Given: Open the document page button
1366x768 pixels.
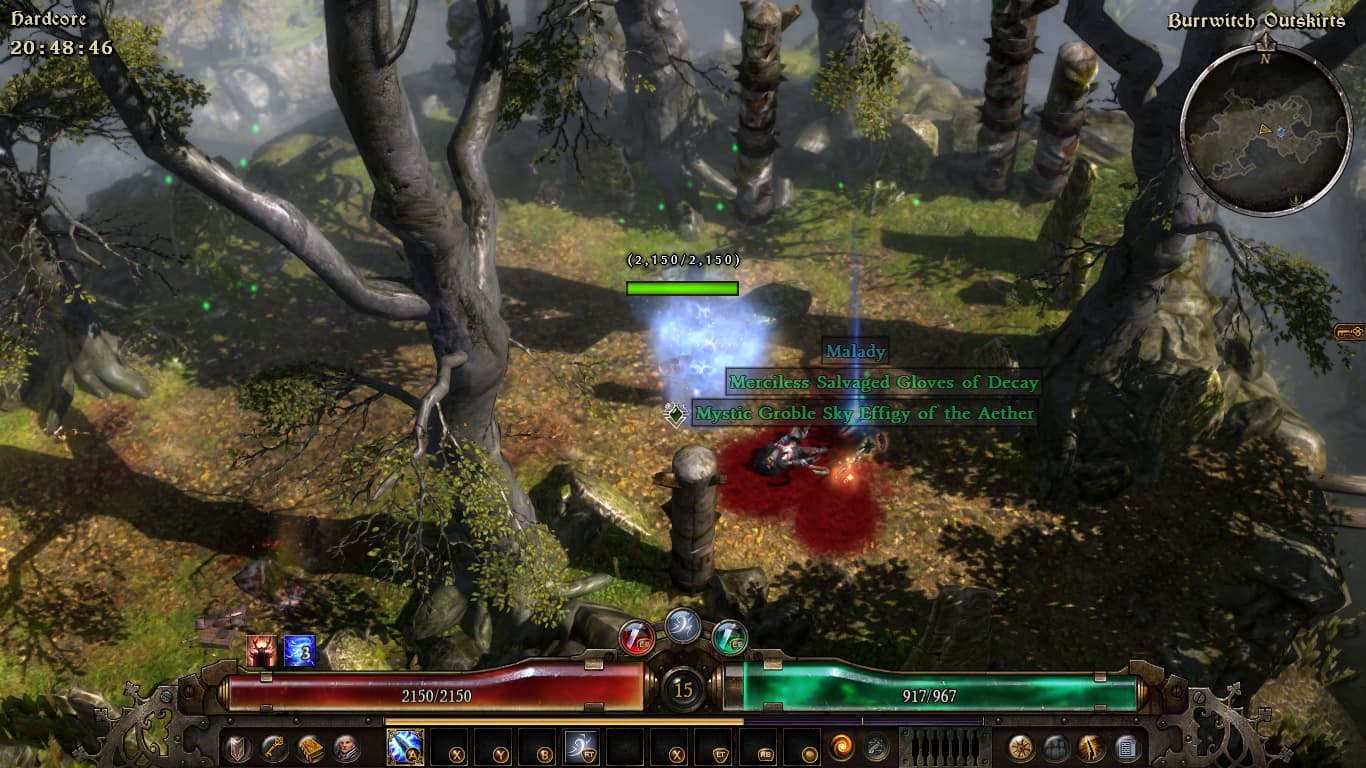Looking at the screenshot, I should [1127, 747].
